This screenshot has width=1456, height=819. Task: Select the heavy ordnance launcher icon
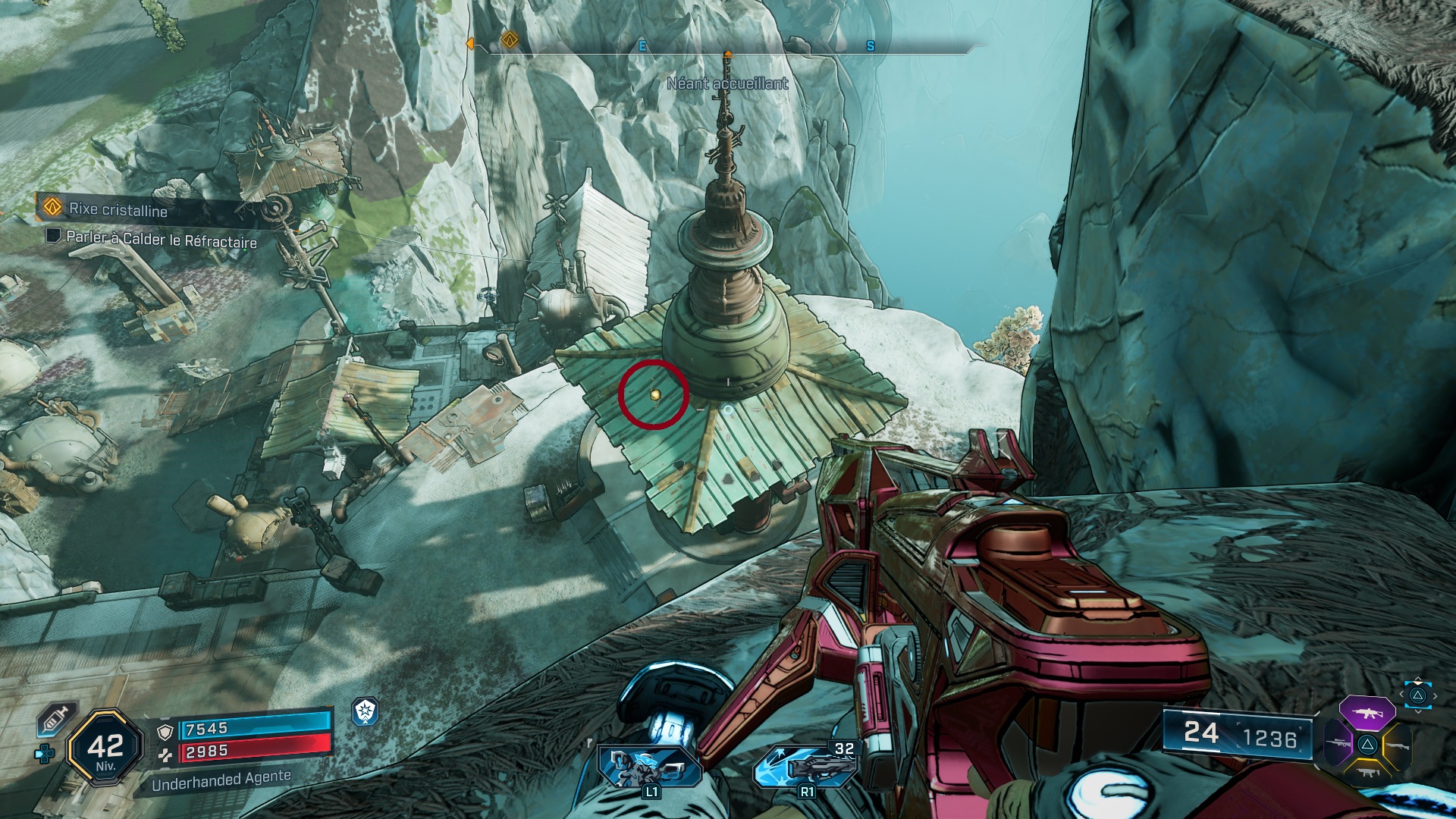coord(805,766)
